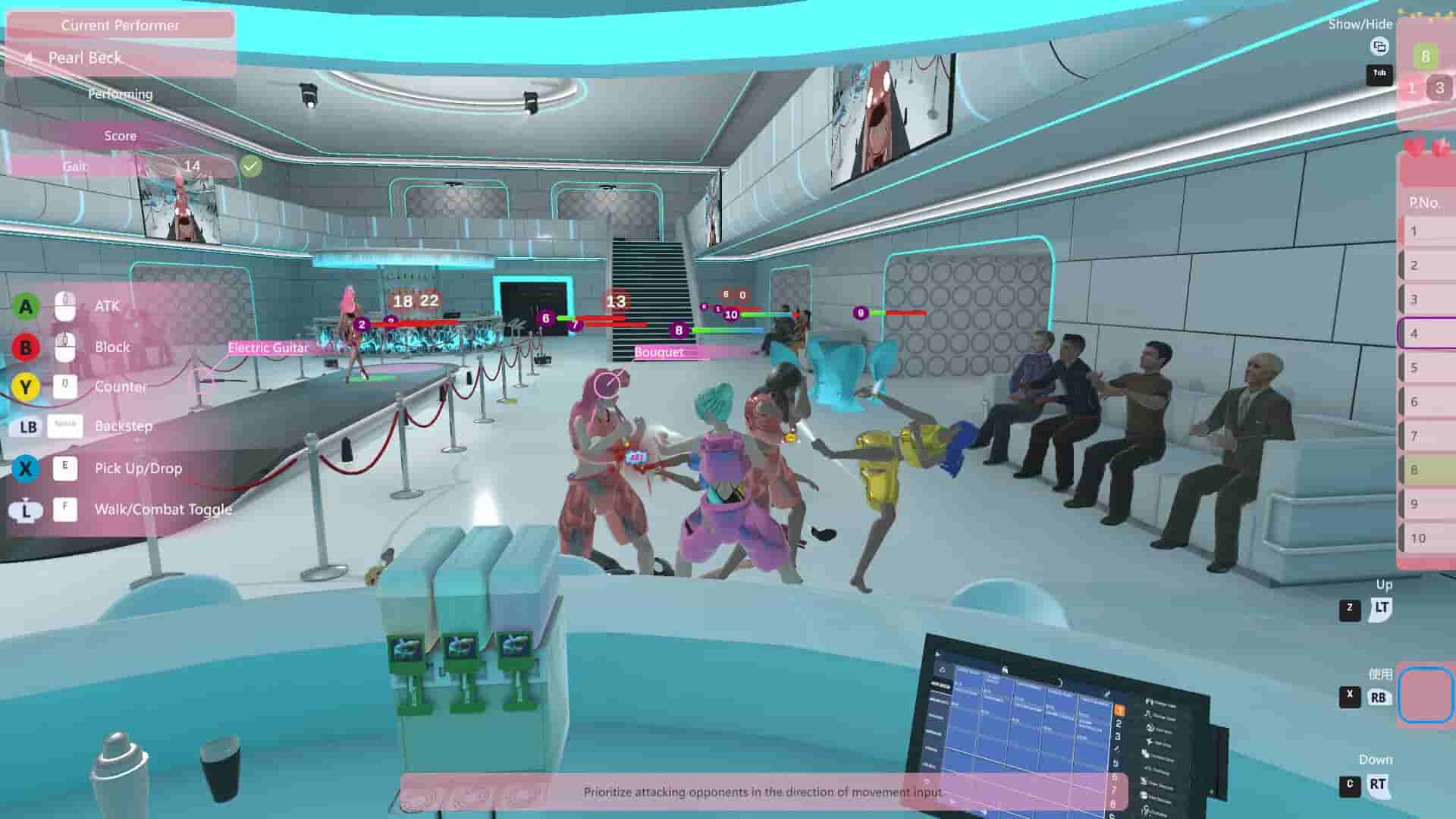Viewport: 1456px width, 819px height.
Task: Select the ATK mouse icon in controls
Action: 64,306
